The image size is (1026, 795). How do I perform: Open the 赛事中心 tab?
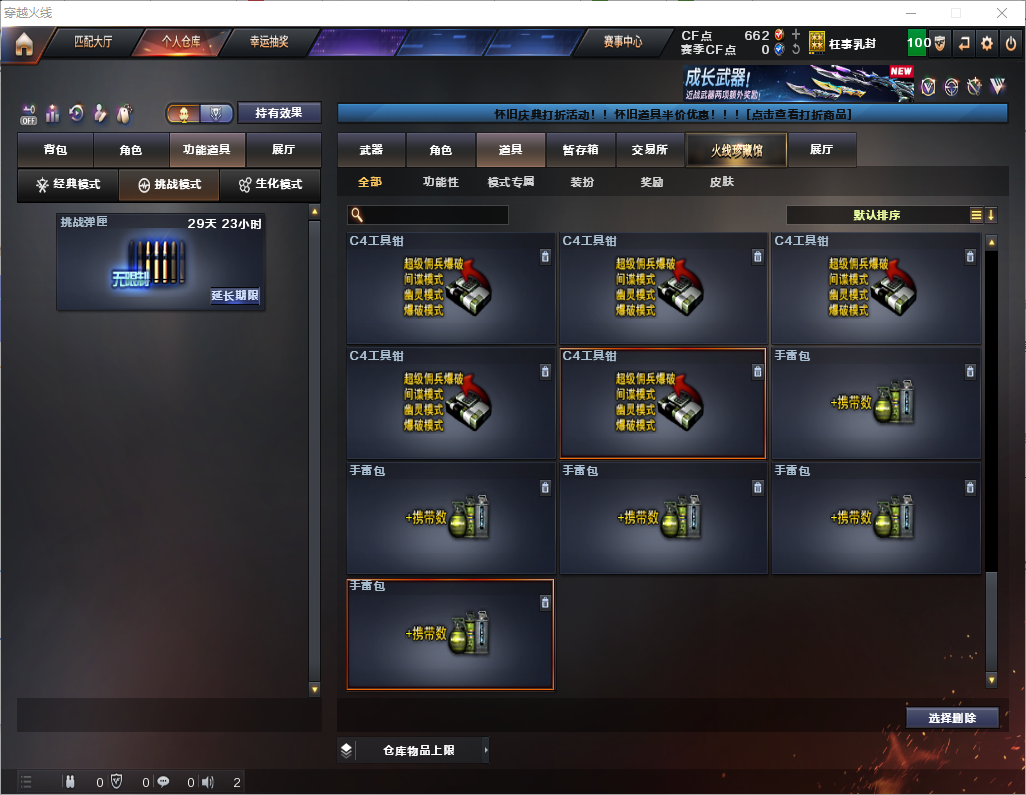tap(623, 43)
